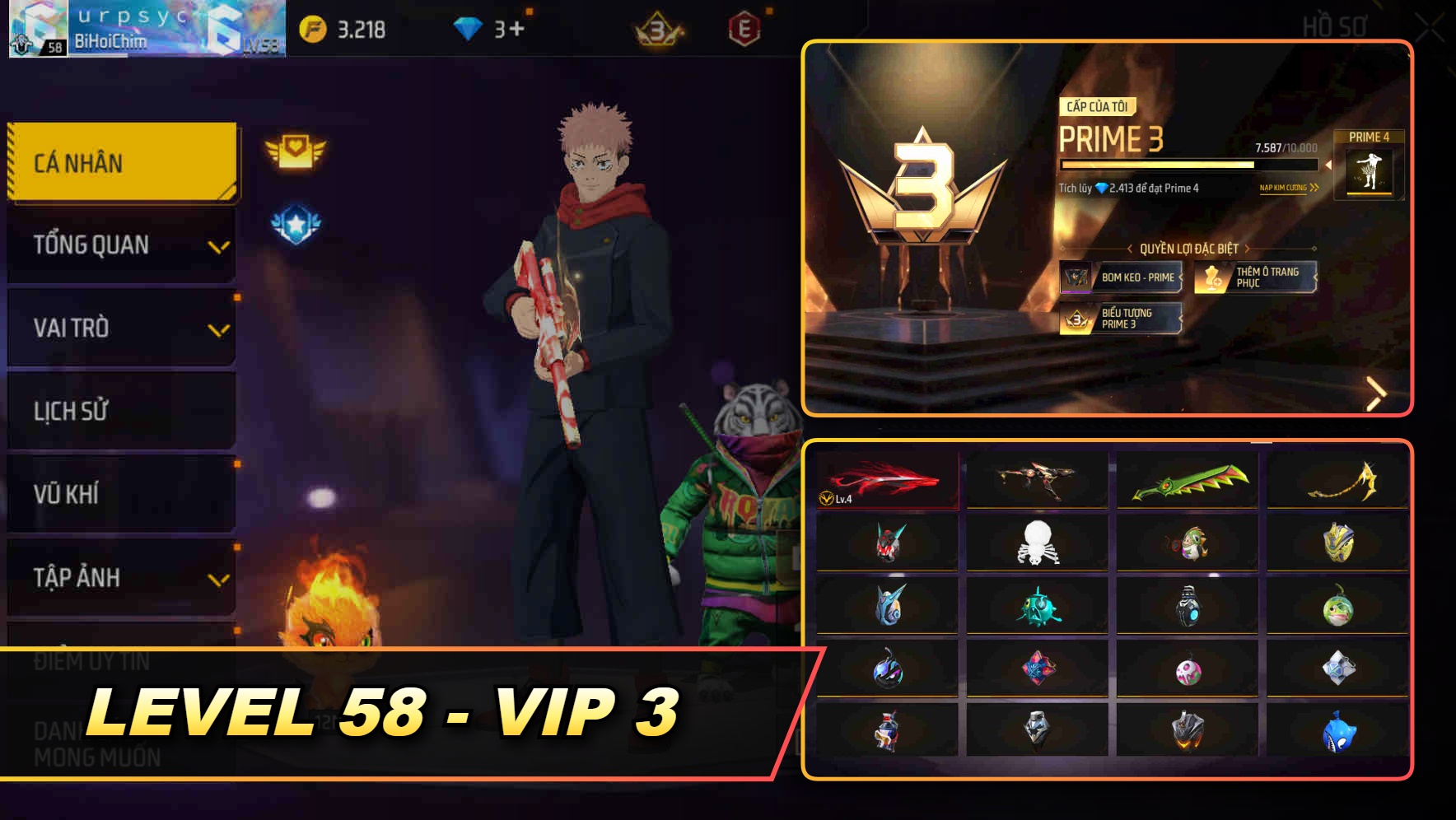Click the gold coin balance icon
1456x820 pixels.
[x=313, y=27]
